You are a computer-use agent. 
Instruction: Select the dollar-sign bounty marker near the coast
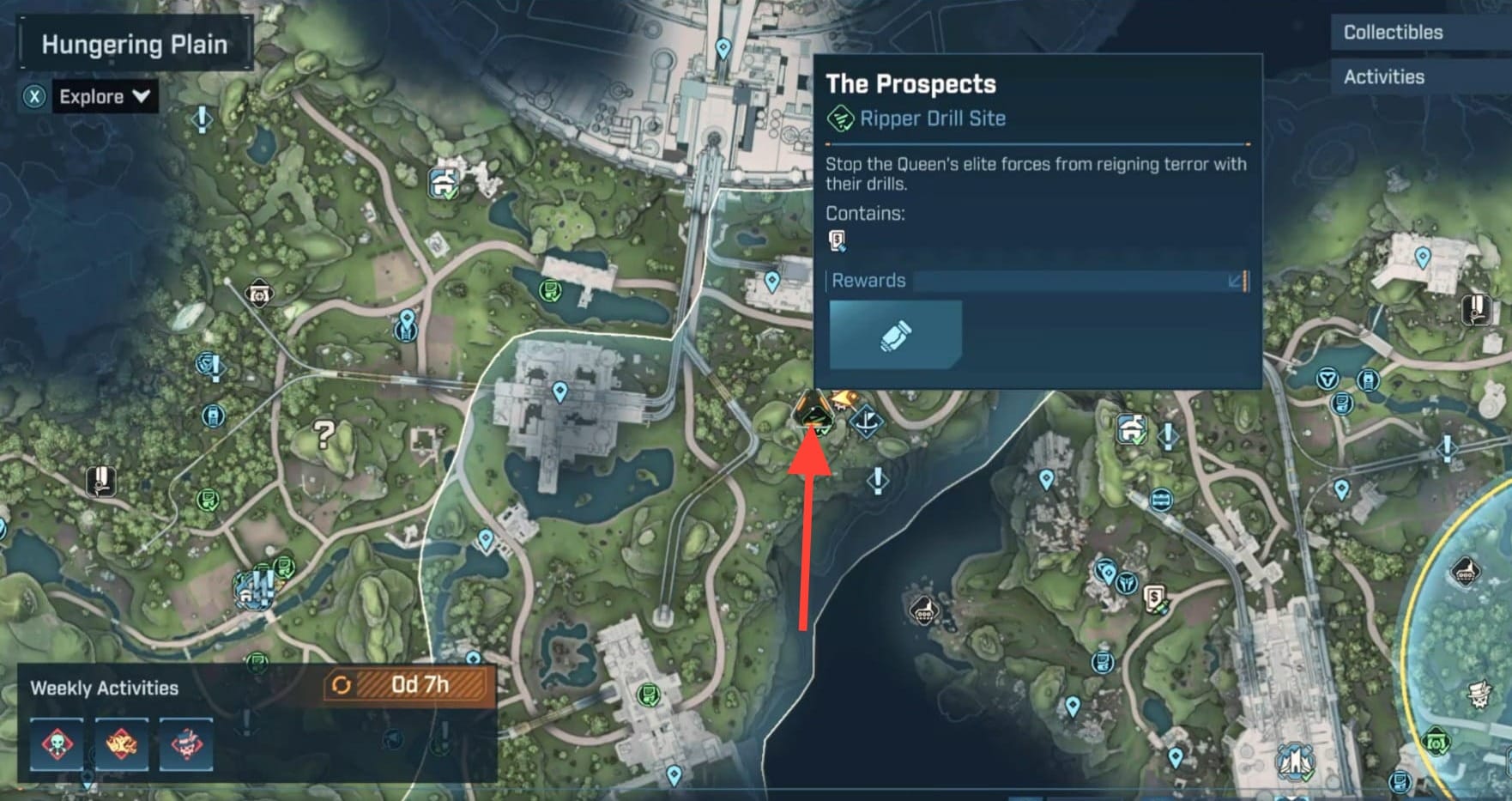1156,598
